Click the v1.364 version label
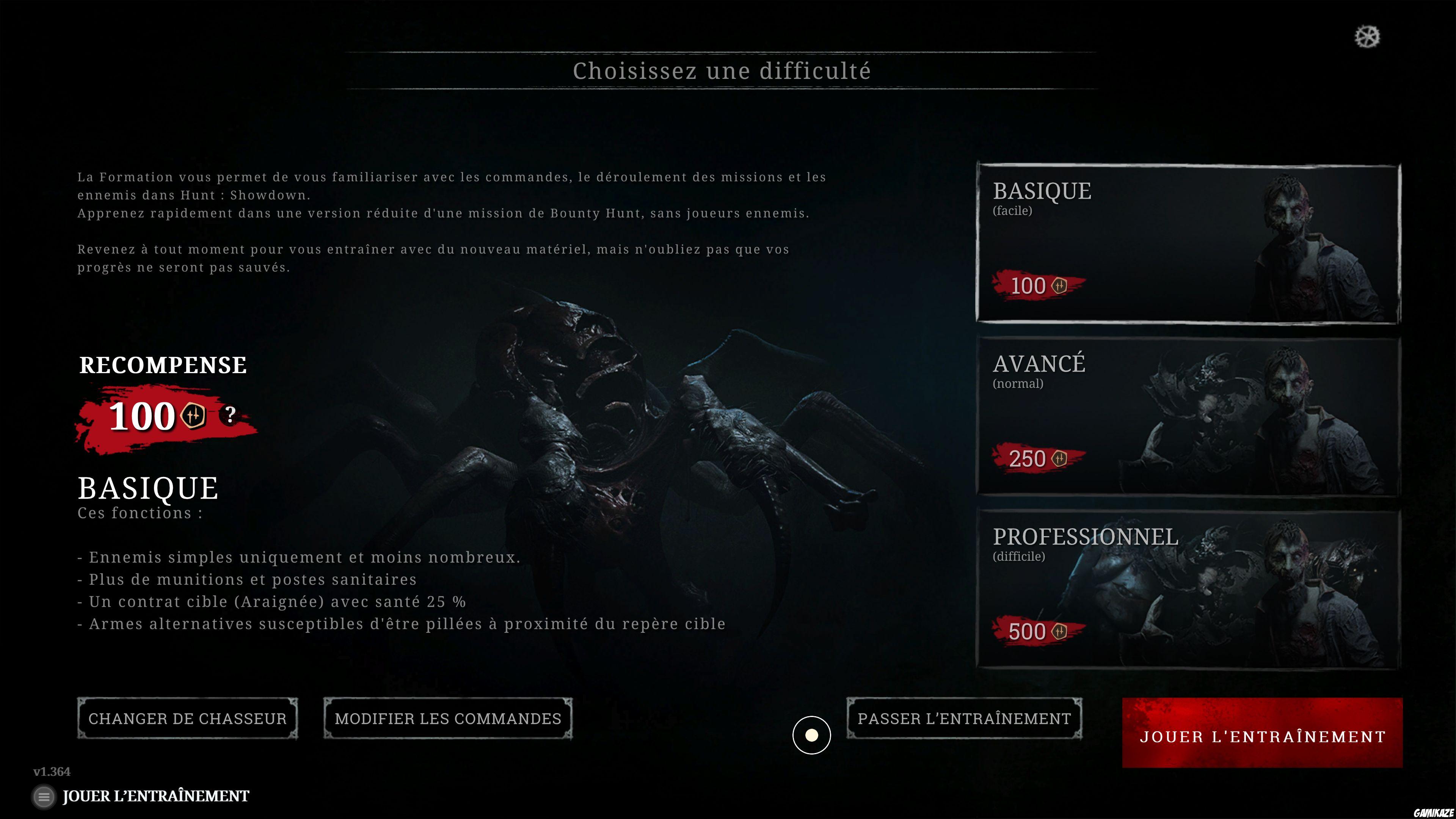1456x819 pixels. (52, 771)
